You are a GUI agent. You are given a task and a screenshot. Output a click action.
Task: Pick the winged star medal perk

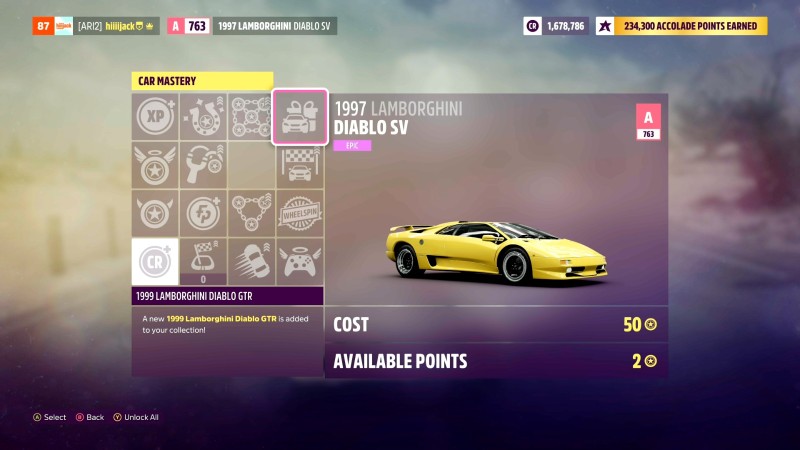pos(155,164)
